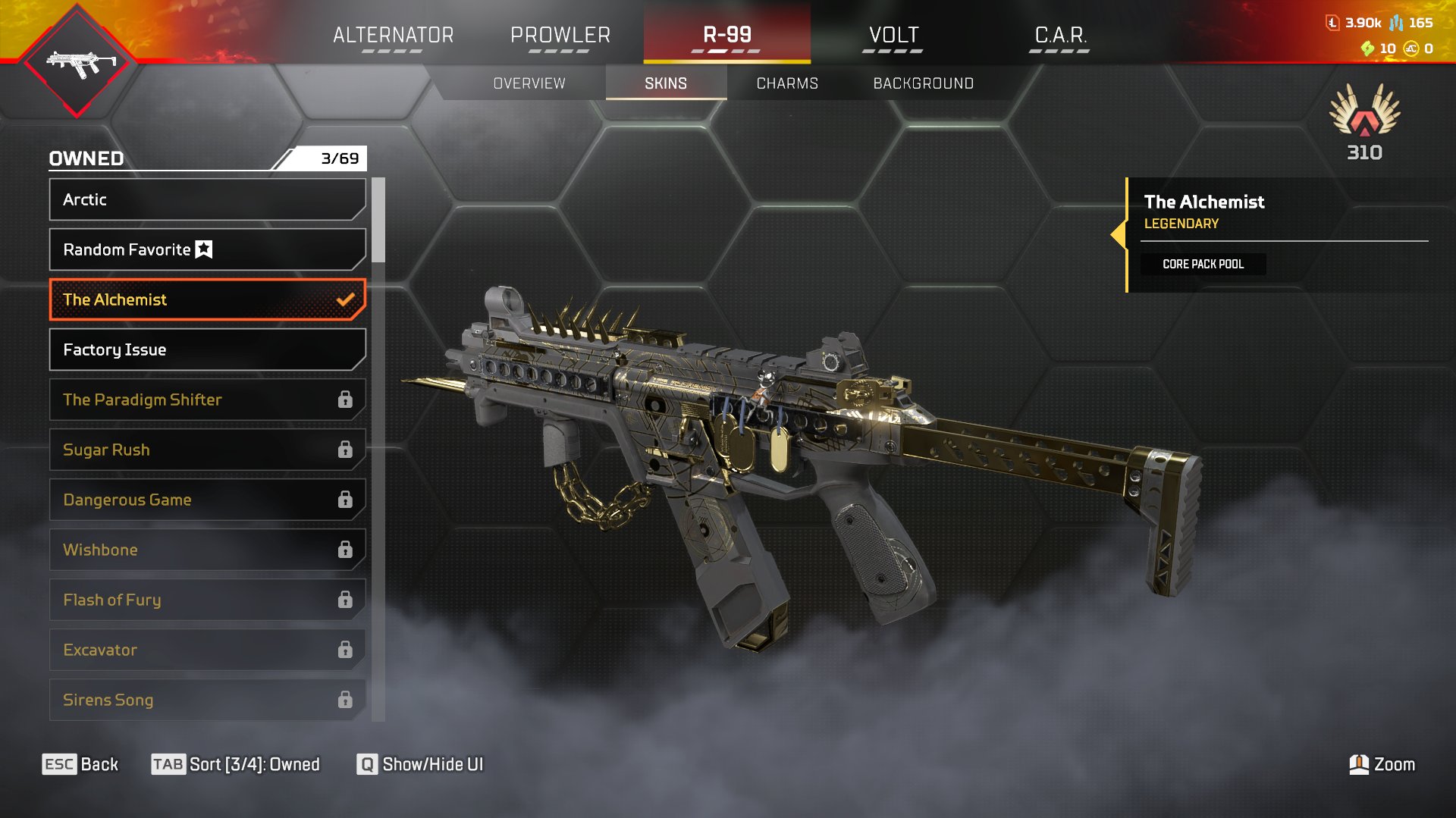Open the Overview sub-tab
This screenshot has width=1456, height=818.
(529, 83)
